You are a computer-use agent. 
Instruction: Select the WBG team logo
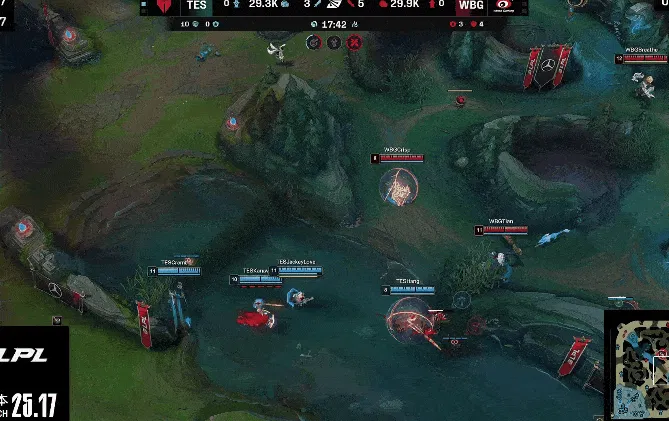[505, 5]
